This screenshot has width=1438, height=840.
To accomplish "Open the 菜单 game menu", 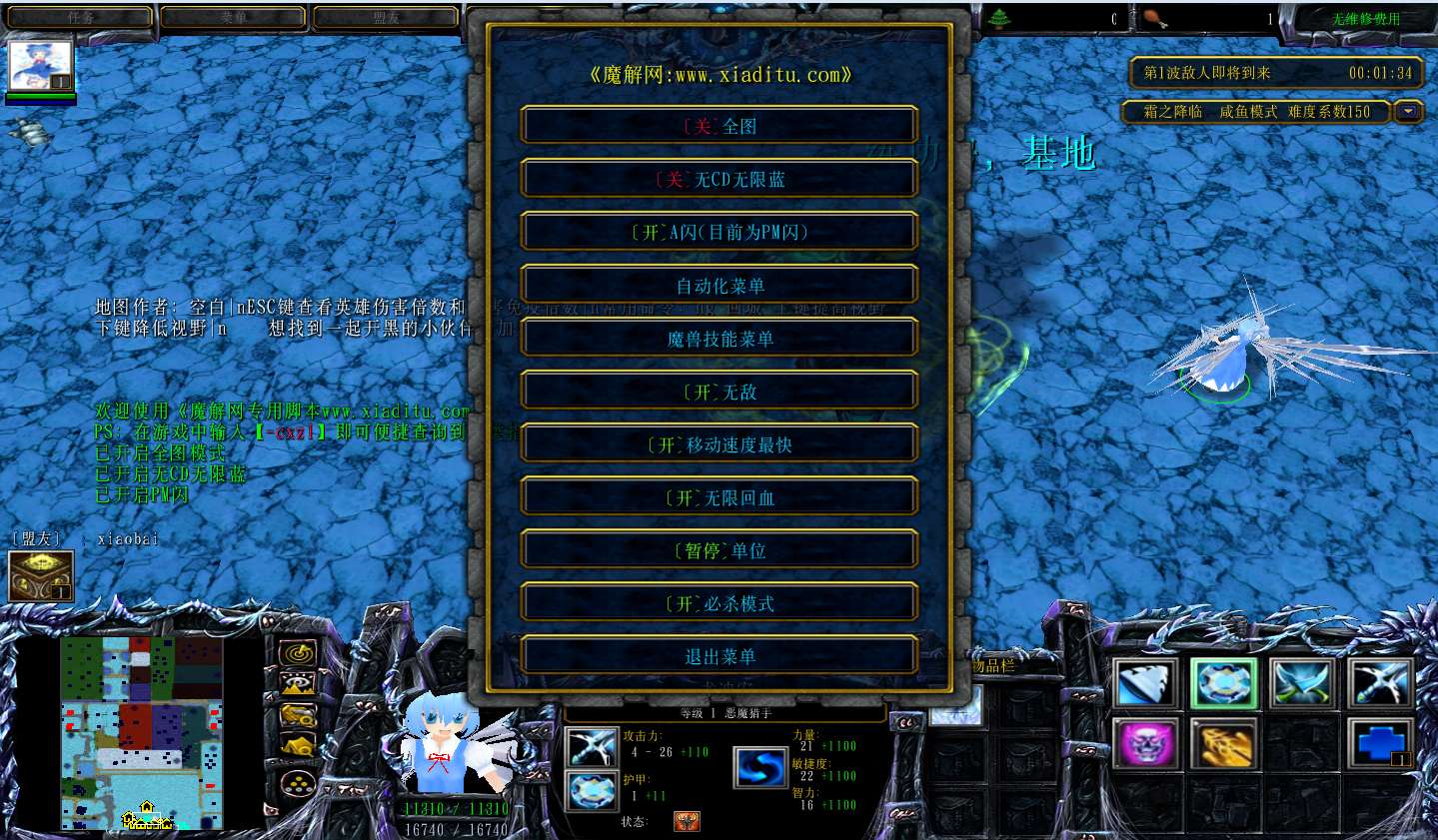I will pos(232,16).
